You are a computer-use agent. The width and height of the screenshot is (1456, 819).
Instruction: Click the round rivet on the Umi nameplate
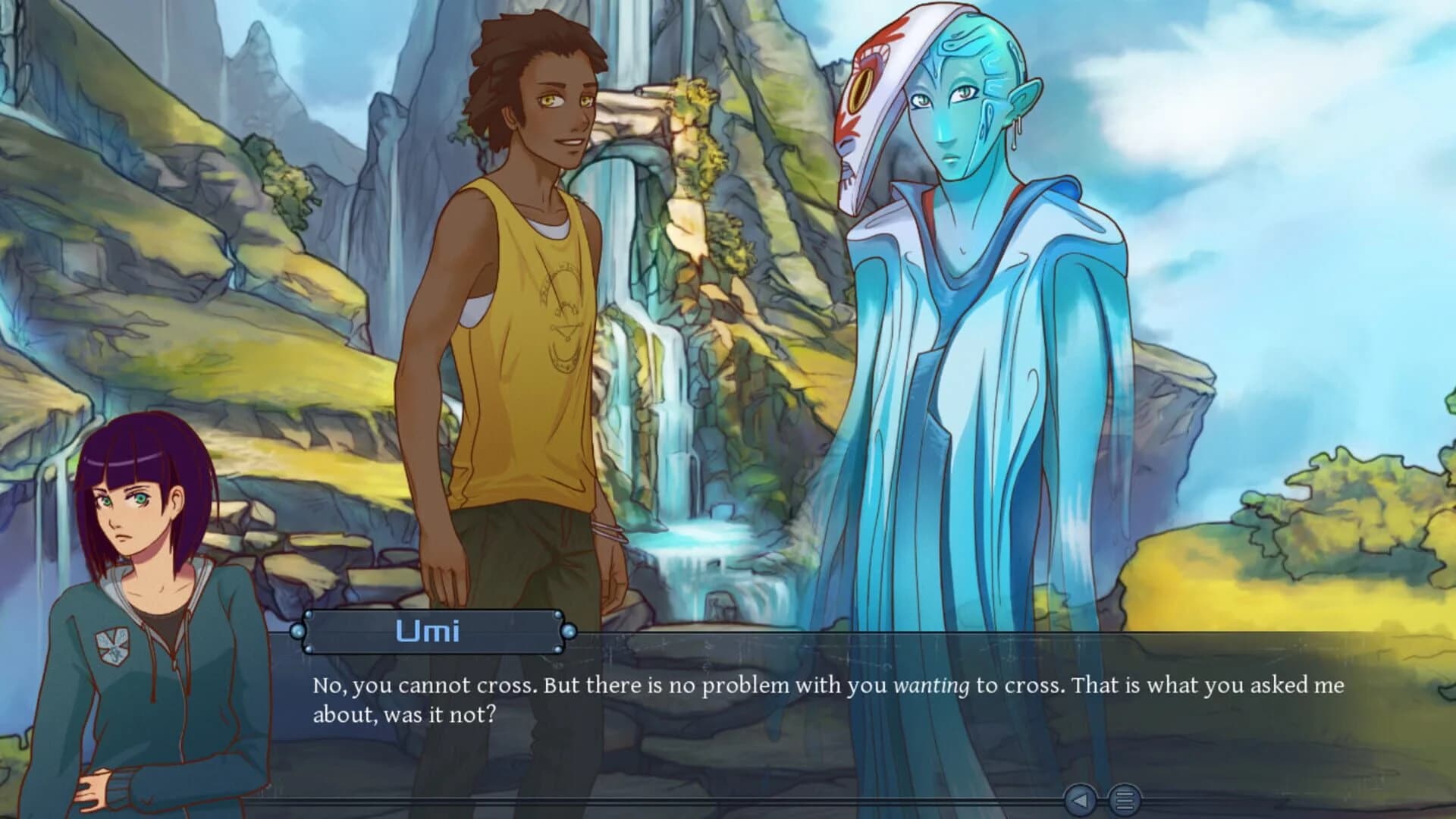pyautogui.click(x=309, y=614)
